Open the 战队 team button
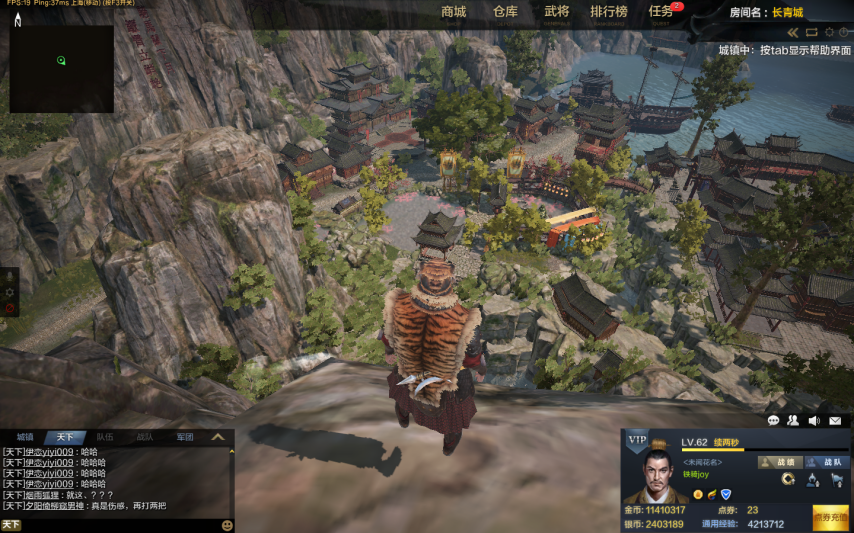This screenshot has height=533, width=854. coord(824,462)
